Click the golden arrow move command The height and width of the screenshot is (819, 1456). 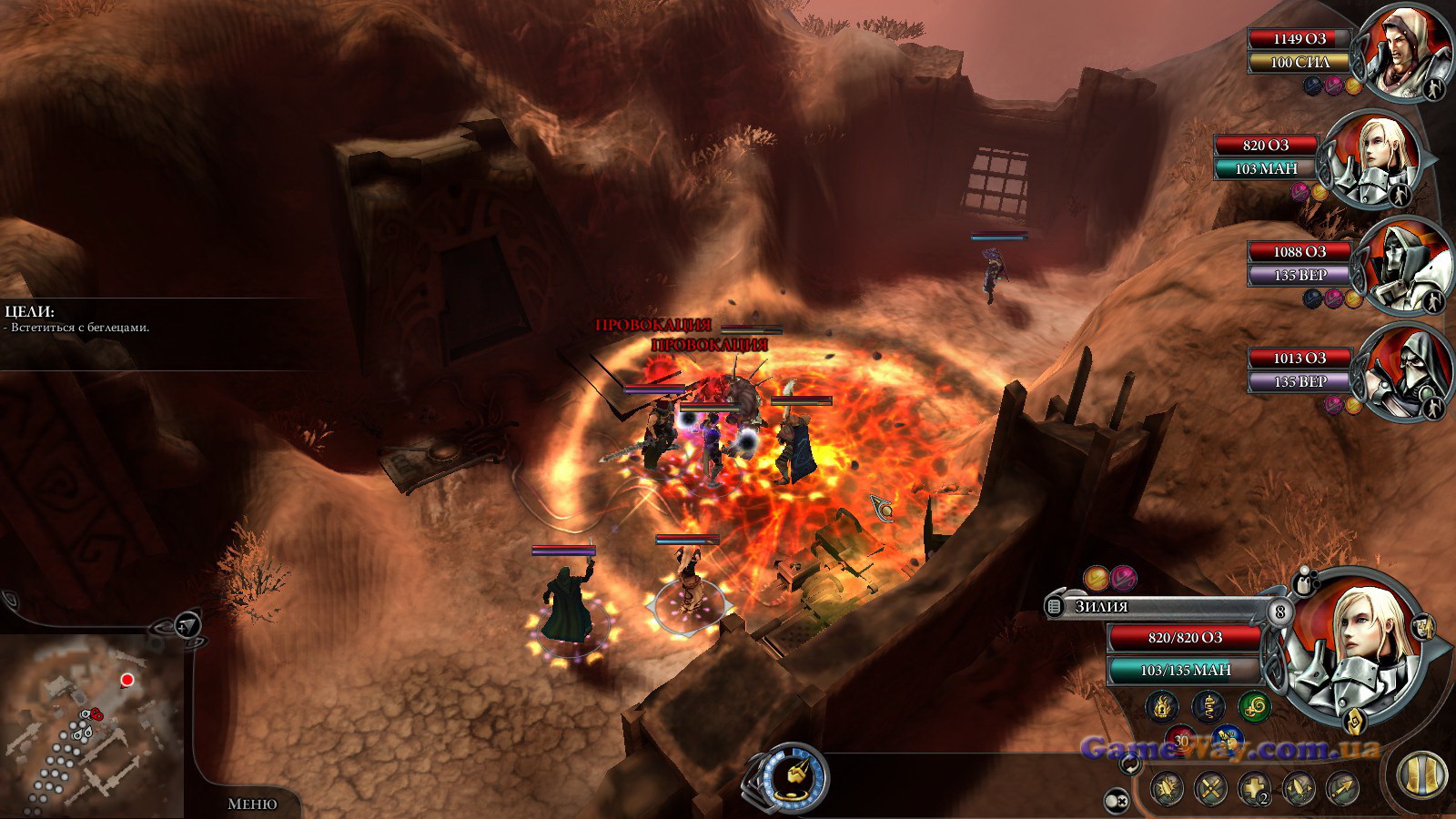pos(1343,788)
